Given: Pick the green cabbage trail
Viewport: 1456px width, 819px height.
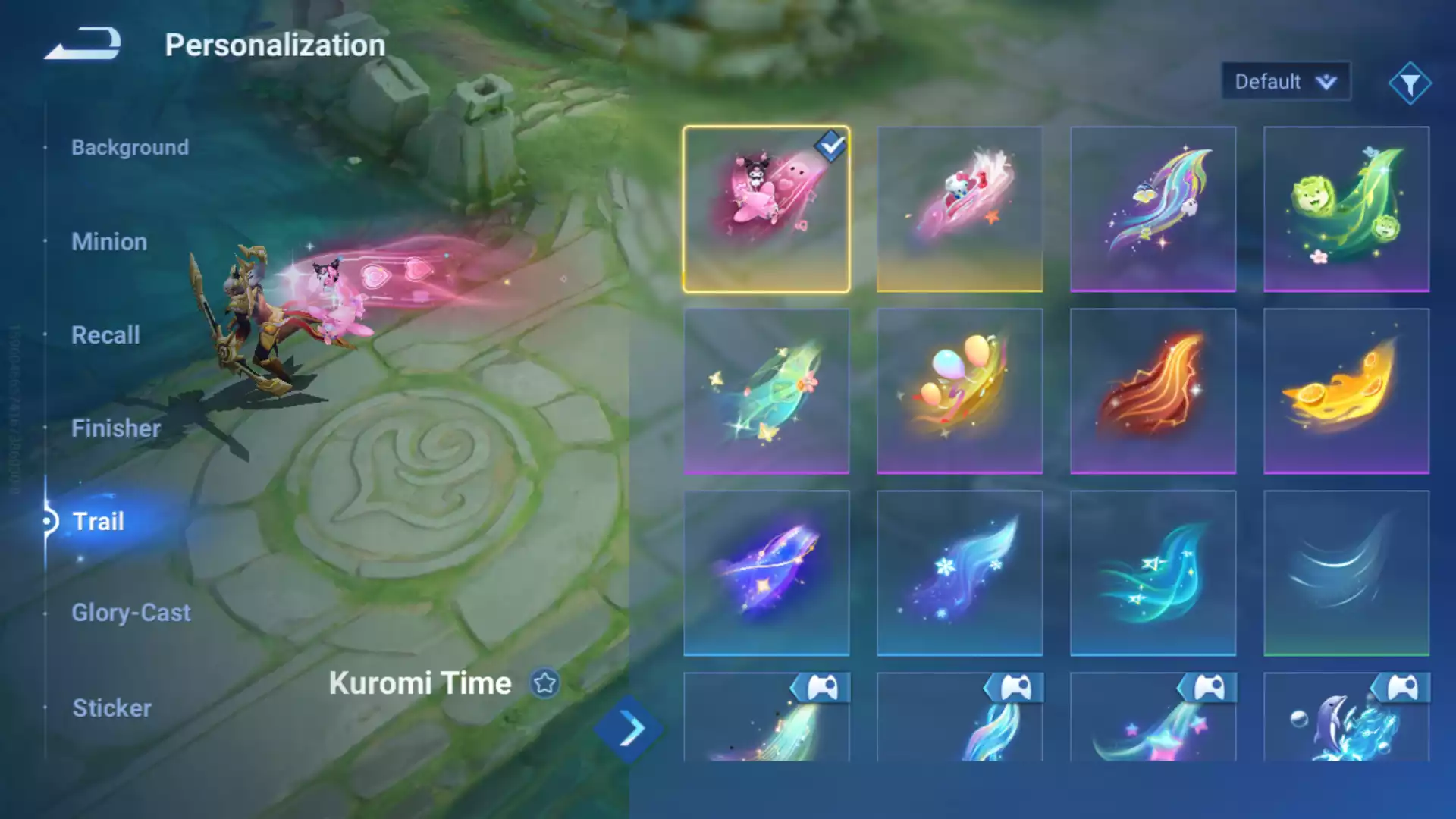Looking at the screenshot, I should pos(1346,209).
